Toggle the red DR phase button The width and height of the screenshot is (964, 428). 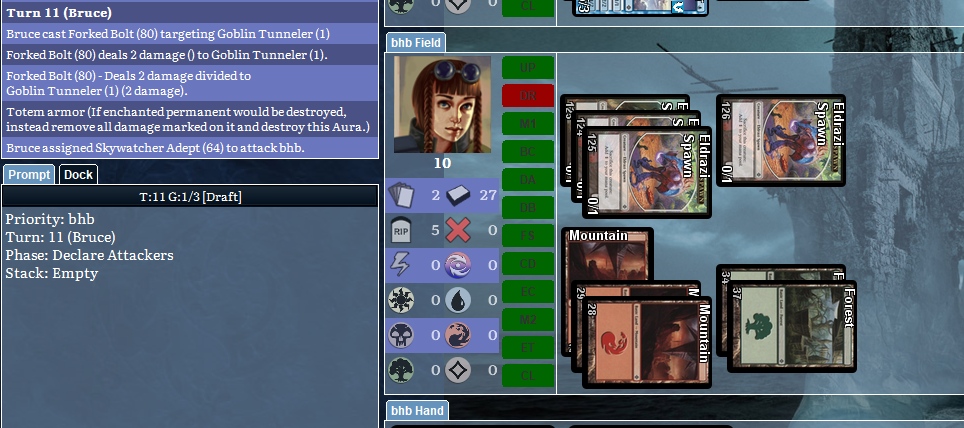[x=527, y=96]
